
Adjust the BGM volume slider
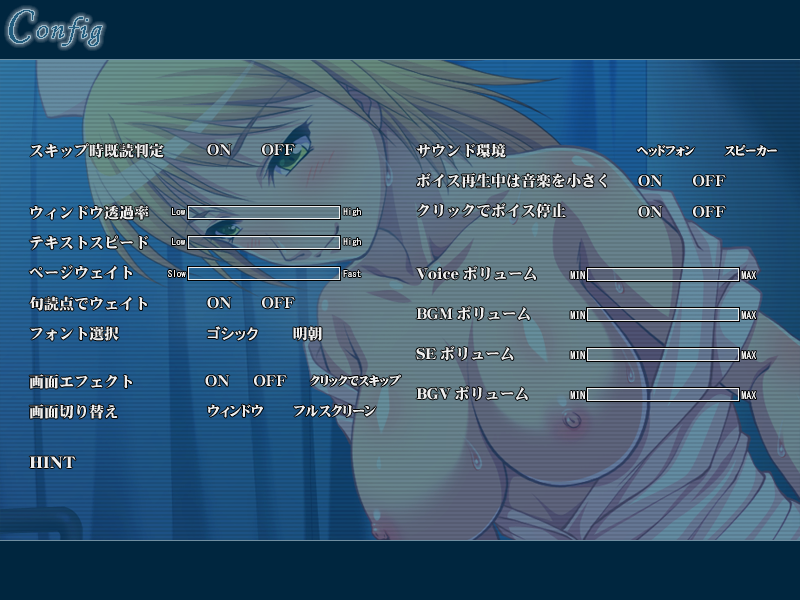tap(662, 314)
